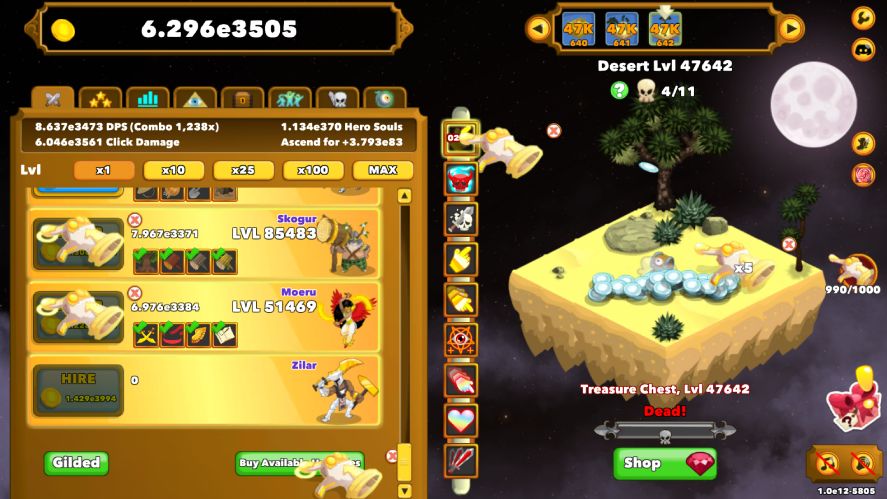Open the Discord link icon
Image resolution: width=887 pixels, height=499 pixels.
point(862,49)
